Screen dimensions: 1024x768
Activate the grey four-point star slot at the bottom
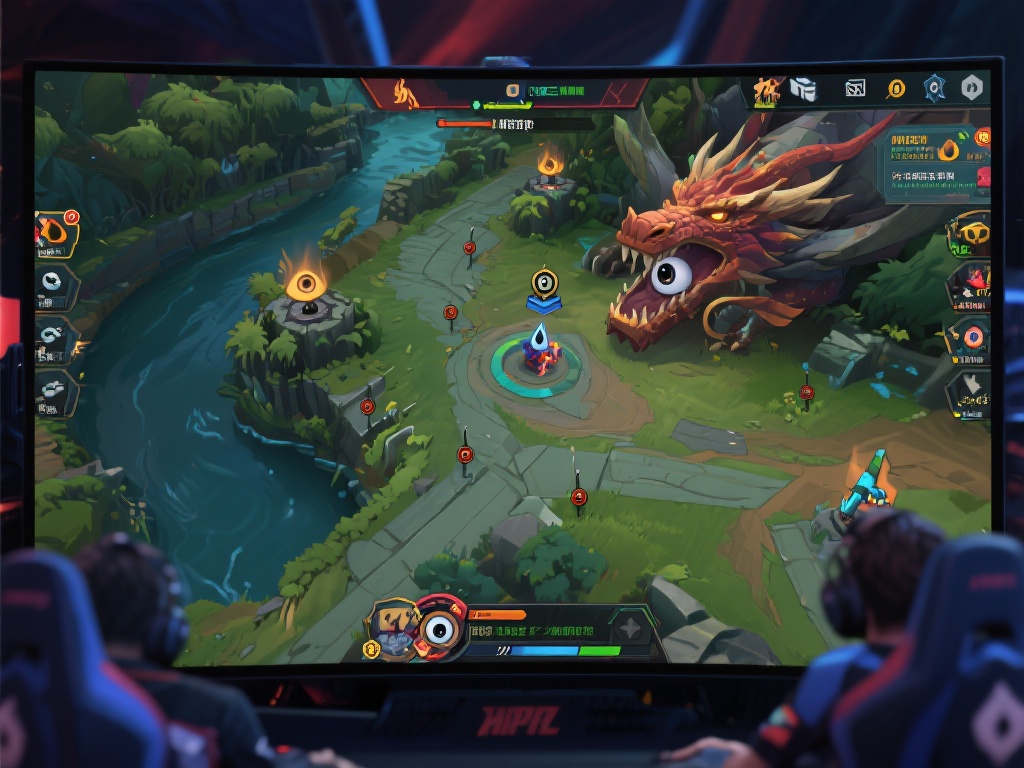pyautogui.click(x=630, y=628)
